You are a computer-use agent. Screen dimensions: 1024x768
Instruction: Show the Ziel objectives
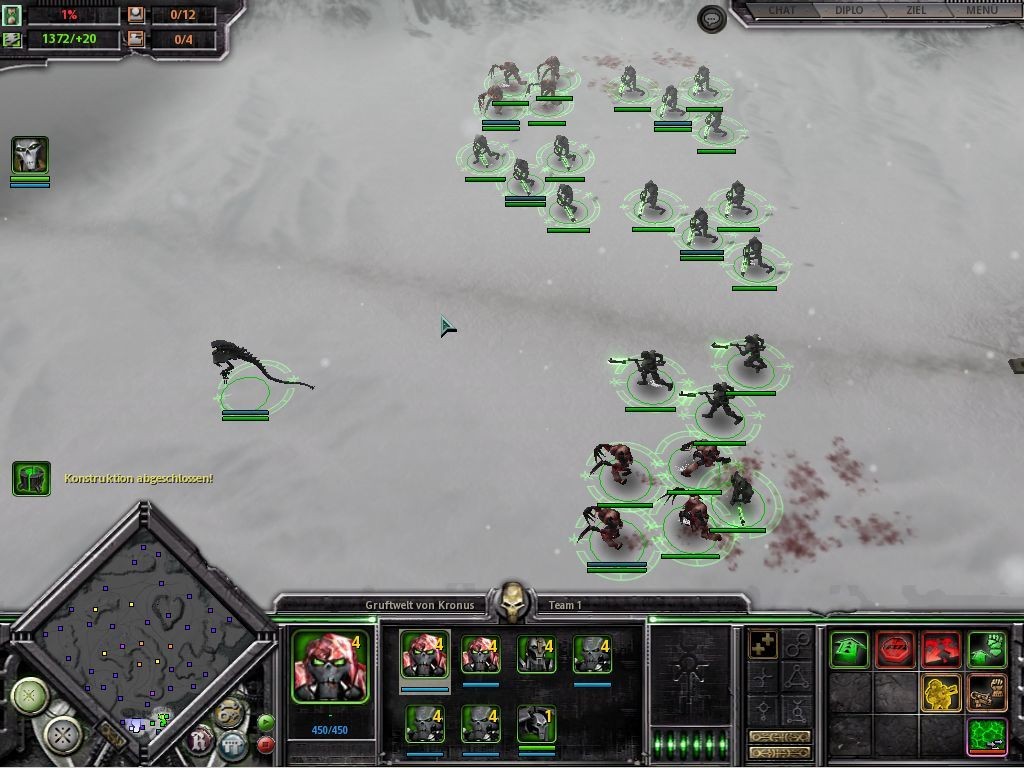coord(915,11)
